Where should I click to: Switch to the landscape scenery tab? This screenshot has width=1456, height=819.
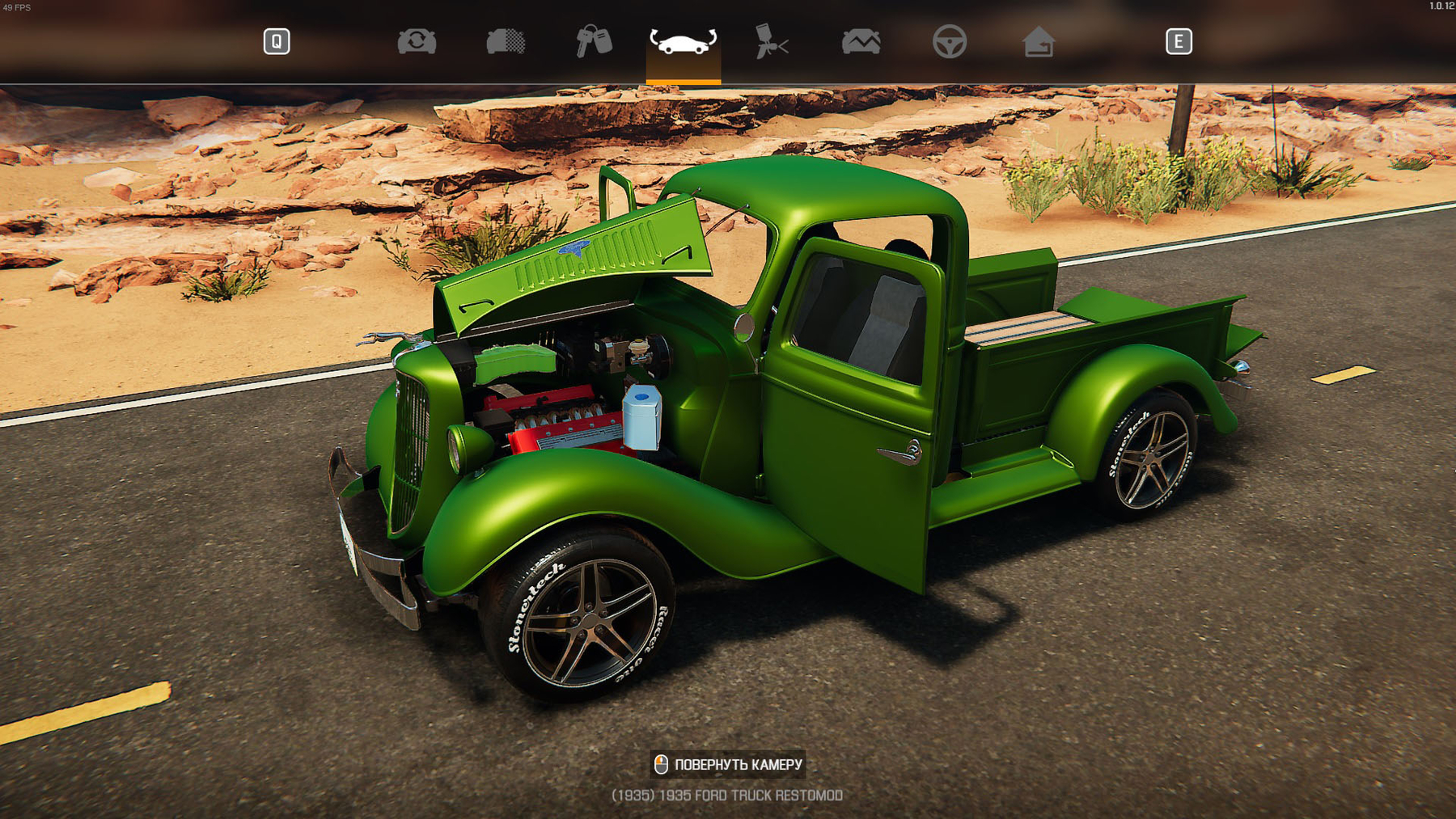pos(861,42)
